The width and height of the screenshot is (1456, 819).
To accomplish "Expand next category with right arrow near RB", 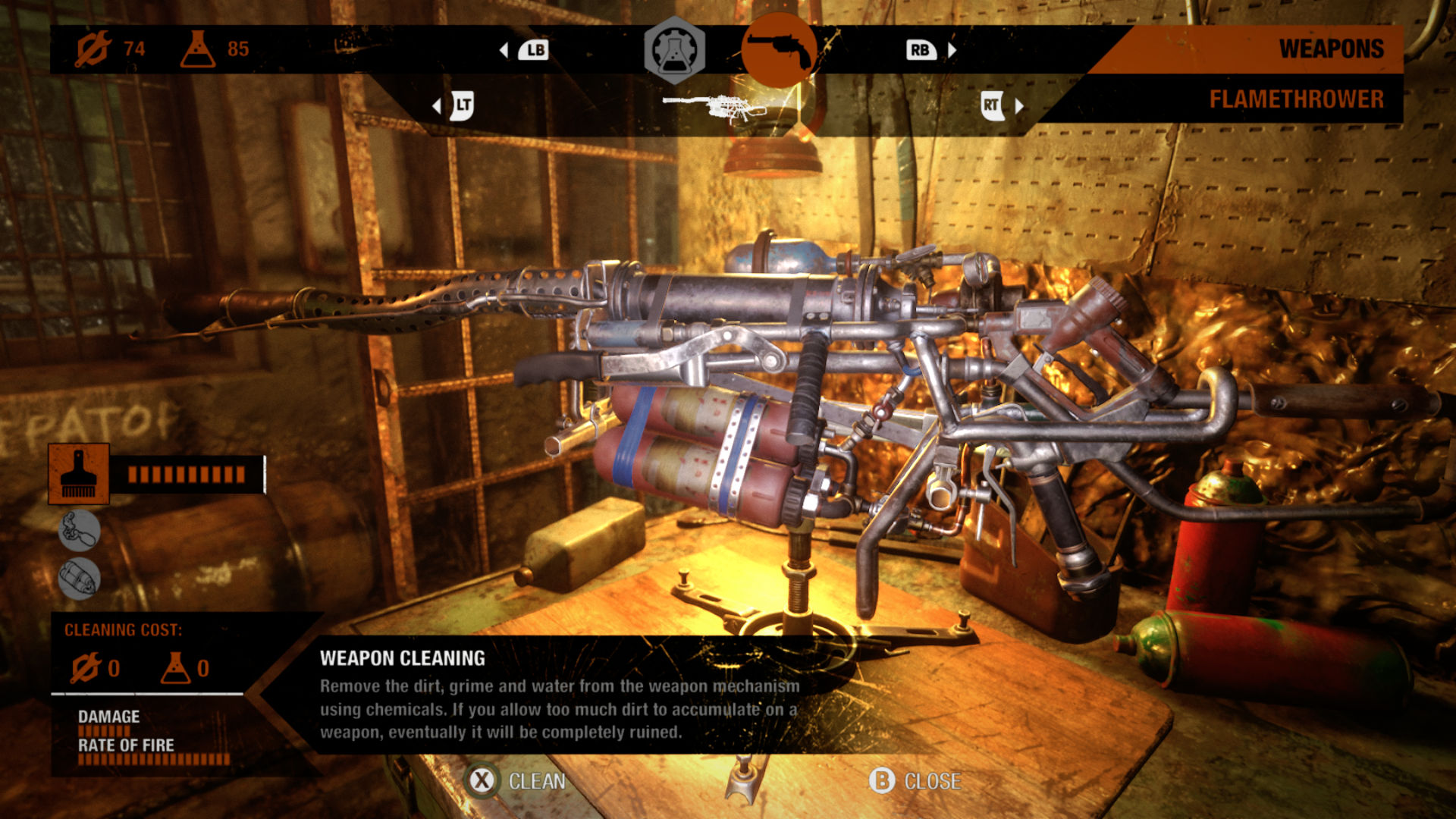I will [951, 49].
